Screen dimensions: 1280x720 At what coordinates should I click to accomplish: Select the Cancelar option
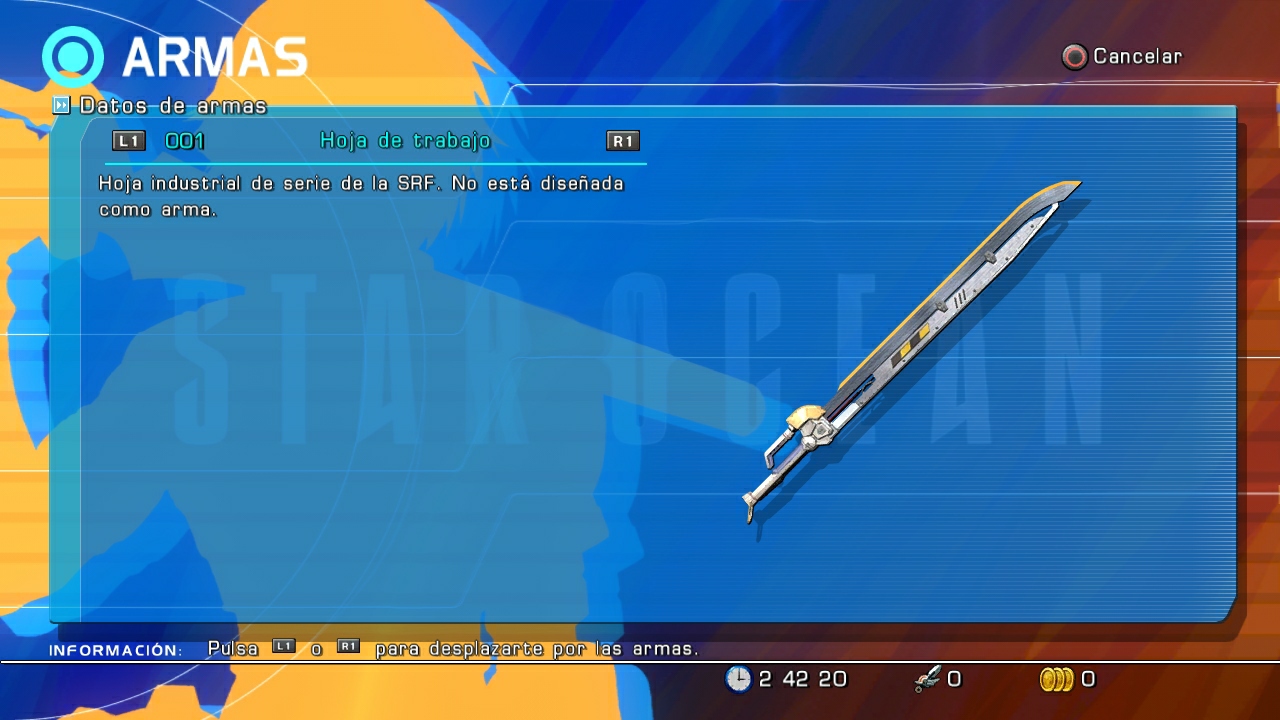pyautogui.click(x=1122, y=57)
